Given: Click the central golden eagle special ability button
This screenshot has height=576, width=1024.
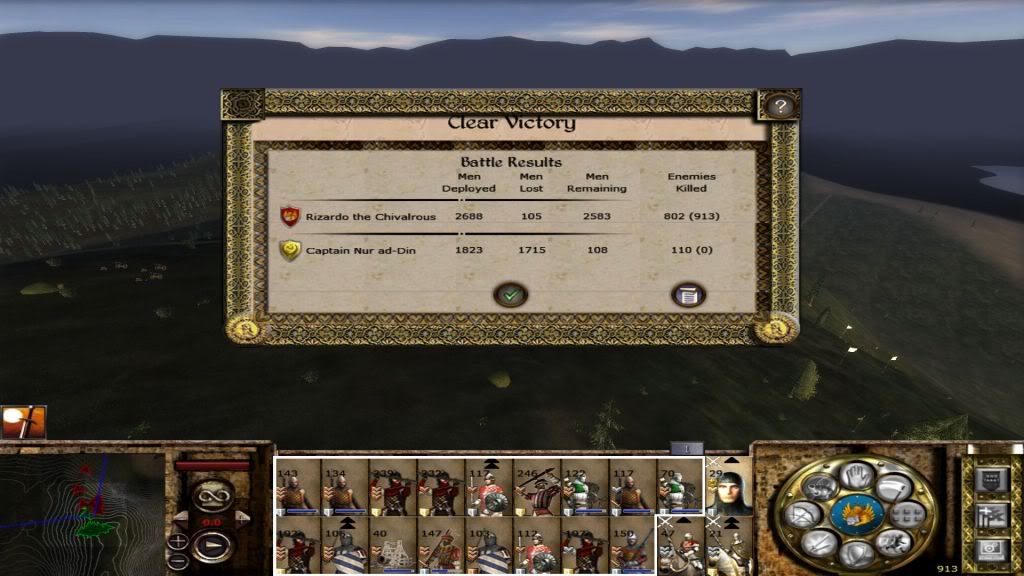Looking at the screenshot, I should click(x=856, y=514).
